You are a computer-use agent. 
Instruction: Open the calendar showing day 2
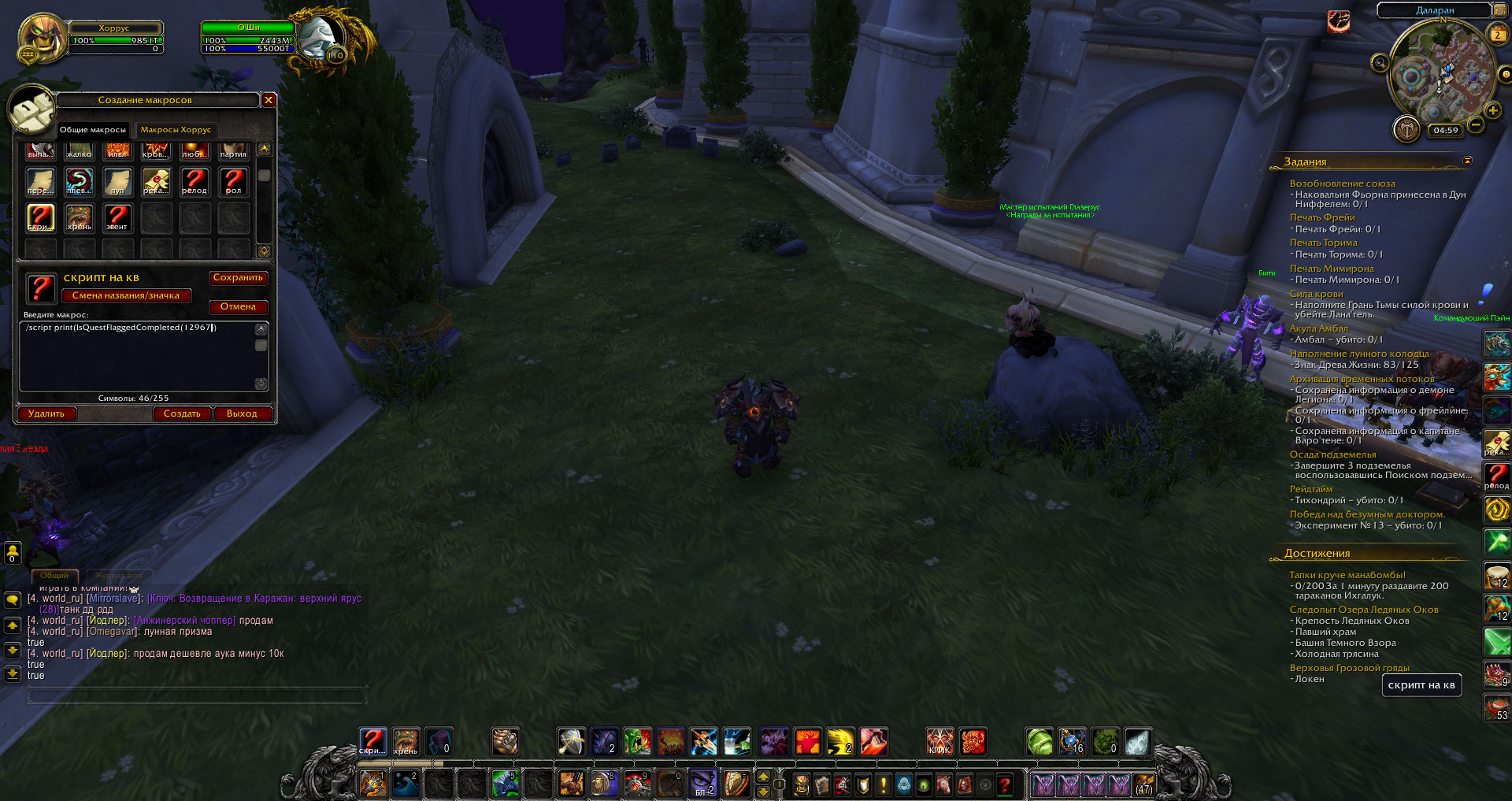[x=1498, y=35]
